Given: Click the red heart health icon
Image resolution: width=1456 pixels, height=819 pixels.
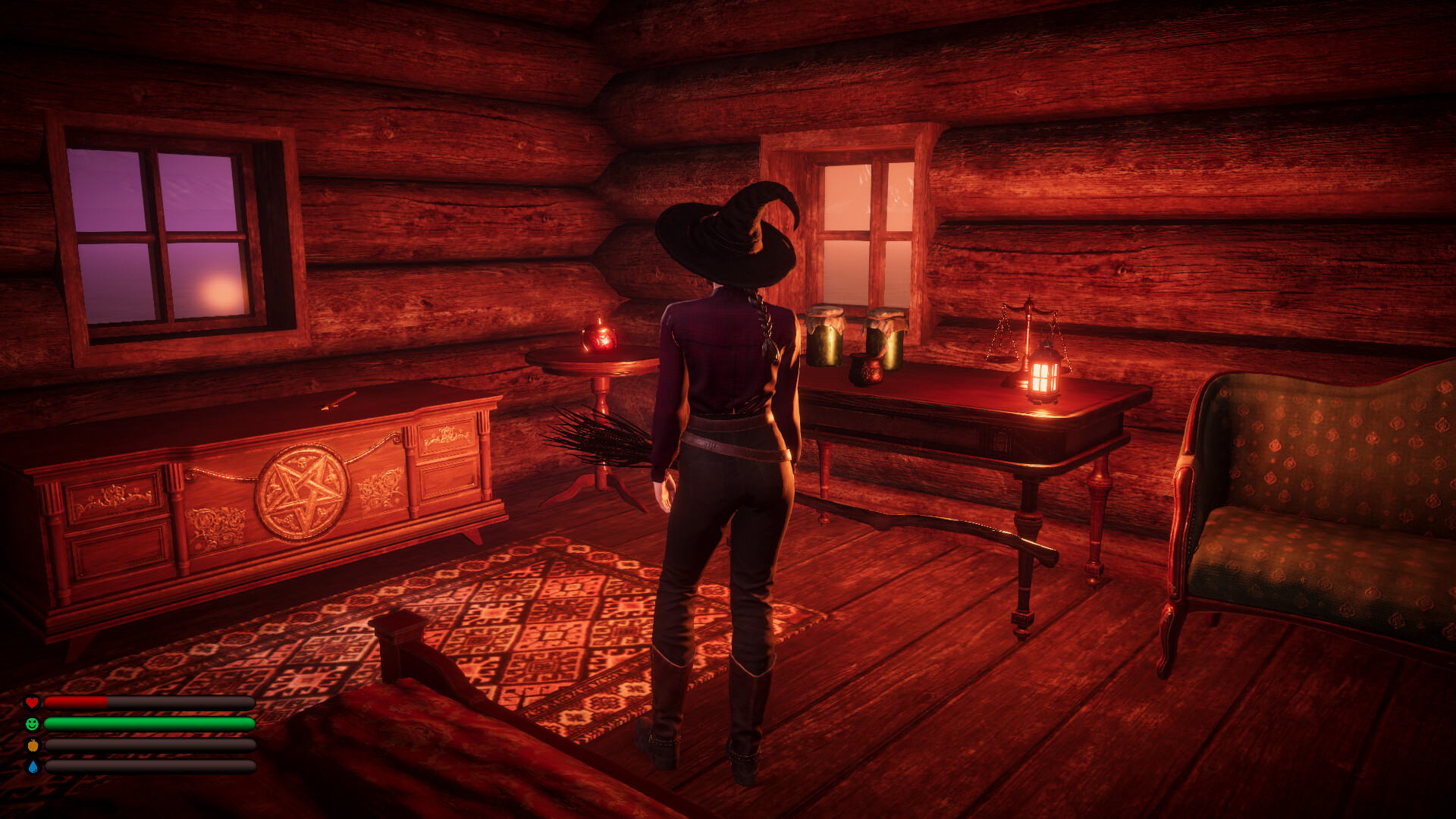Looking at the screenshot, I should coord(32,701).
